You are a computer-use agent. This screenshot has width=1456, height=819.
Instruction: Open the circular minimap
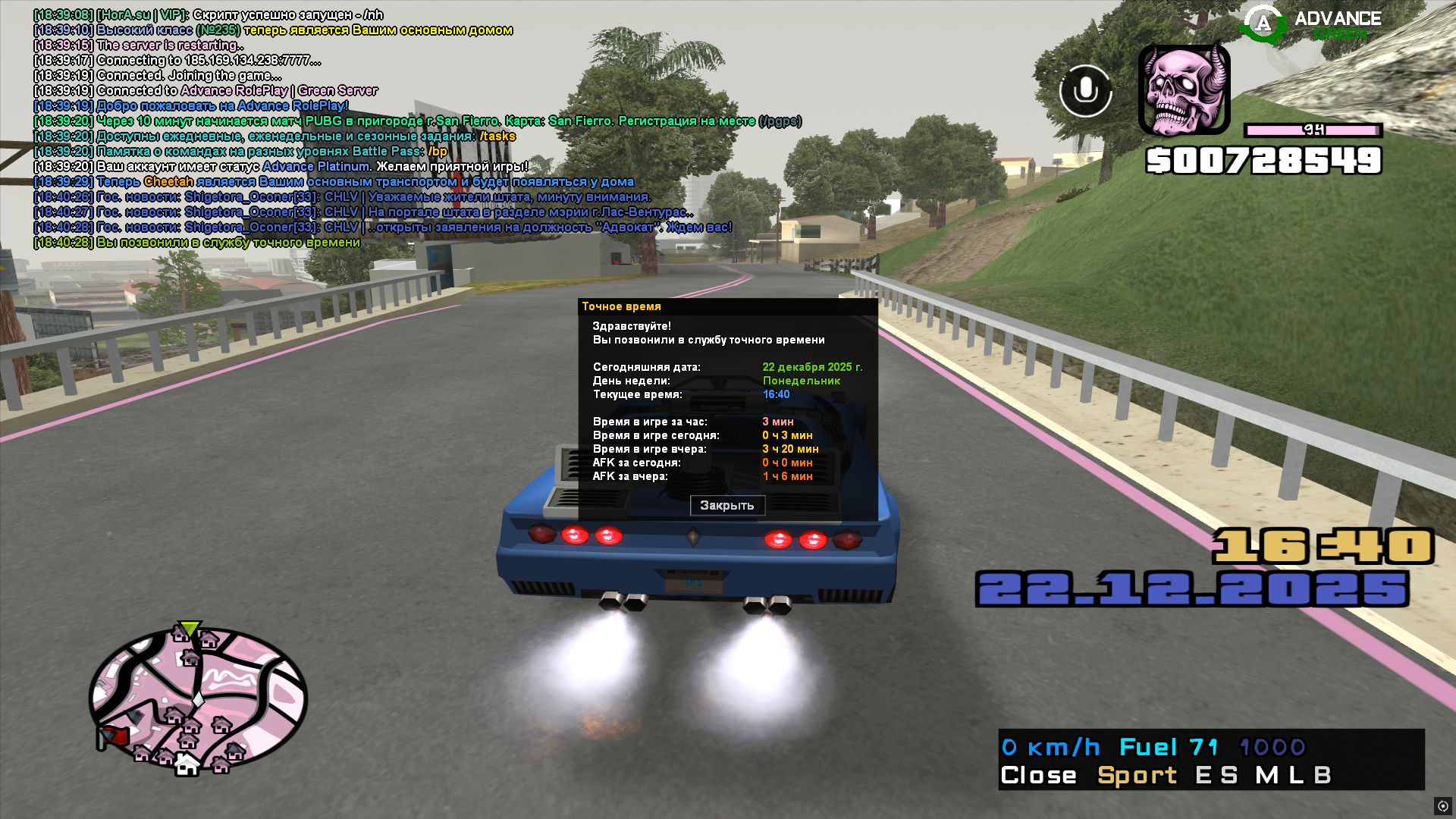tap(199, 698)
